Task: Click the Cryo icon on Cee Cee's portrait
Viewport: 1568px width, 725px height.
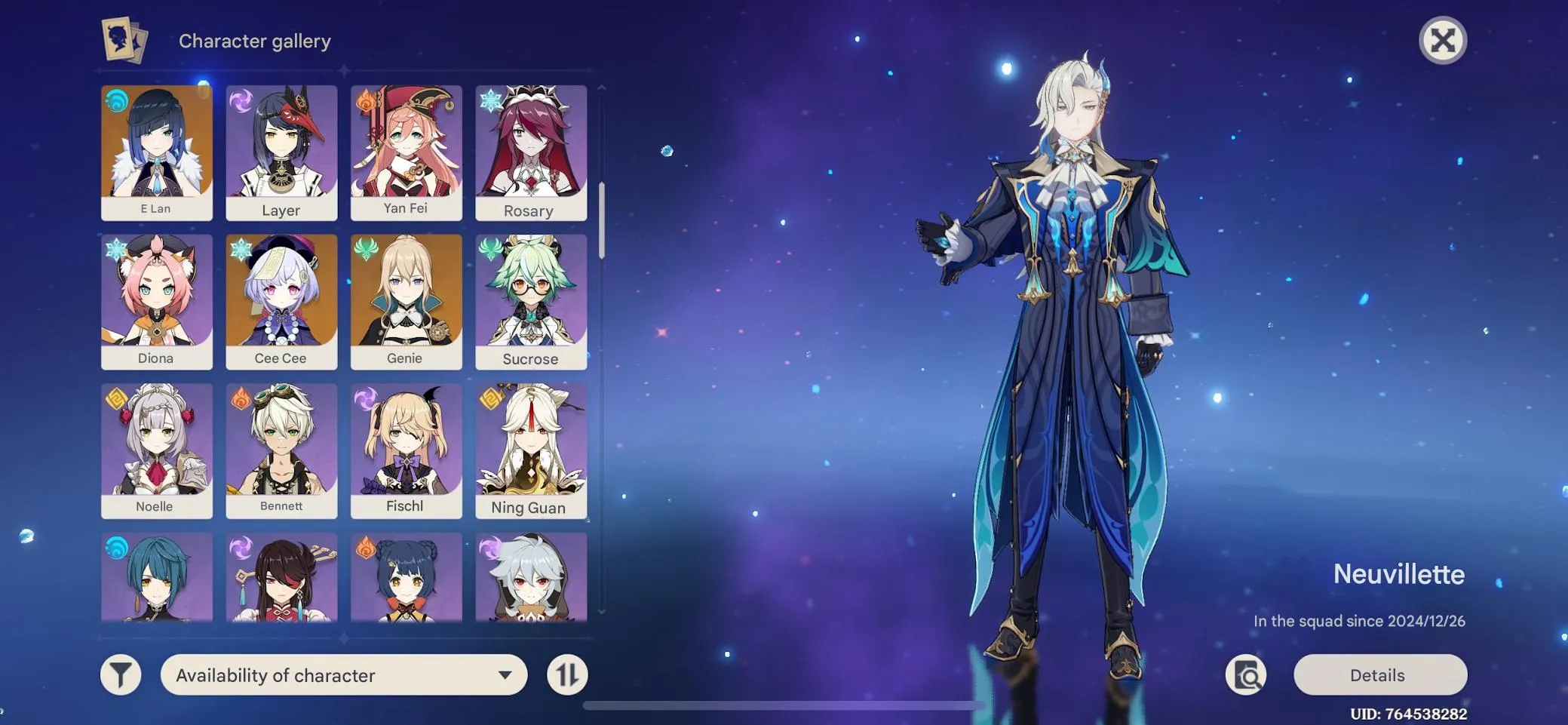Action: [241, 247]
